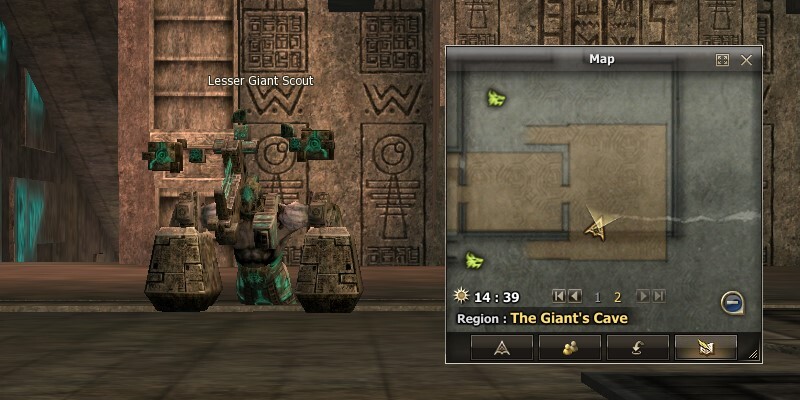The height and width of the screenshot is (400, 800).
Task: Expand the map to full size
Action: [722, 60]
